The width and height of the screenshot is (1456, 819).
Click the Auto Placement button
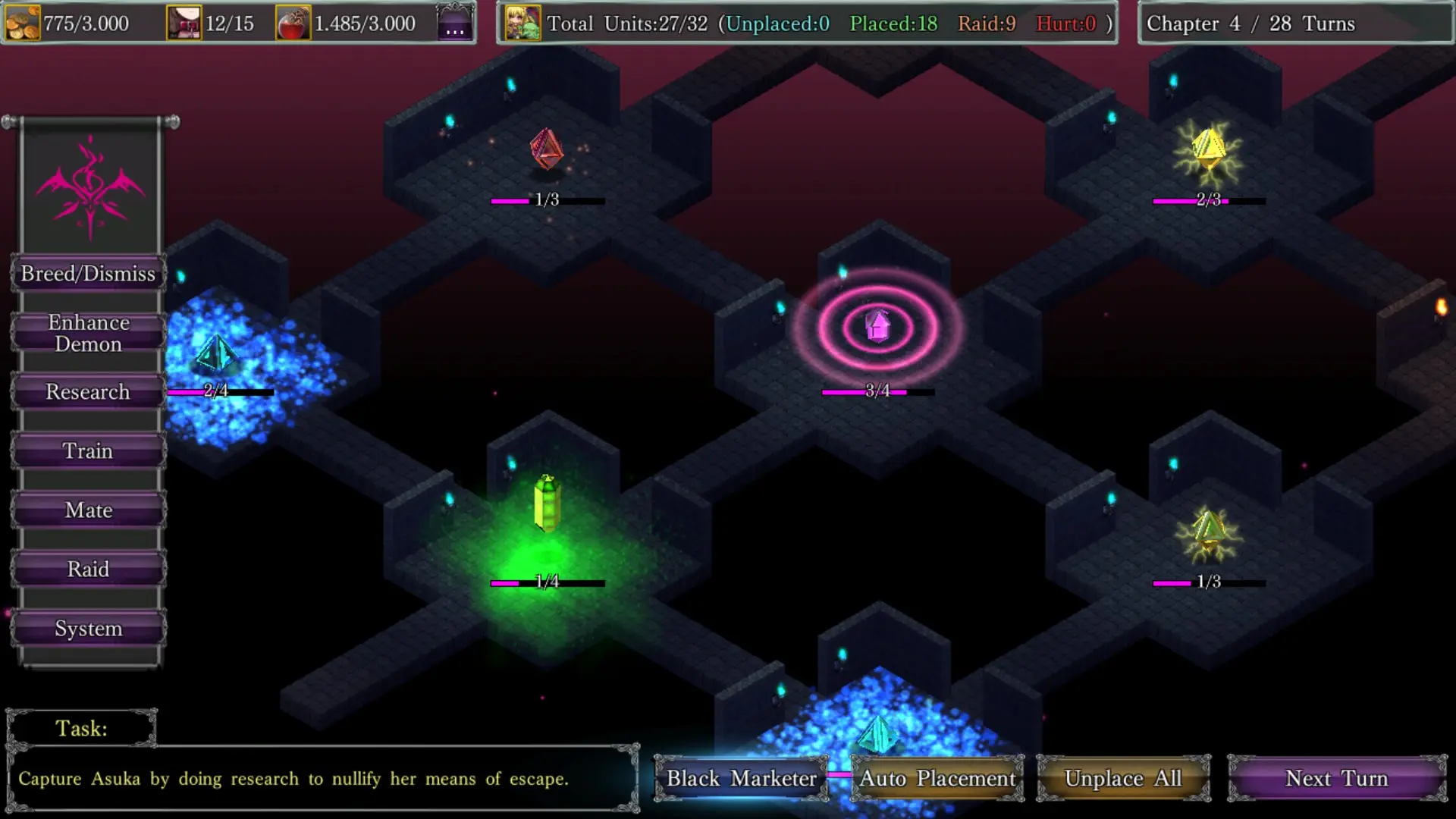[x=937, y=779]
